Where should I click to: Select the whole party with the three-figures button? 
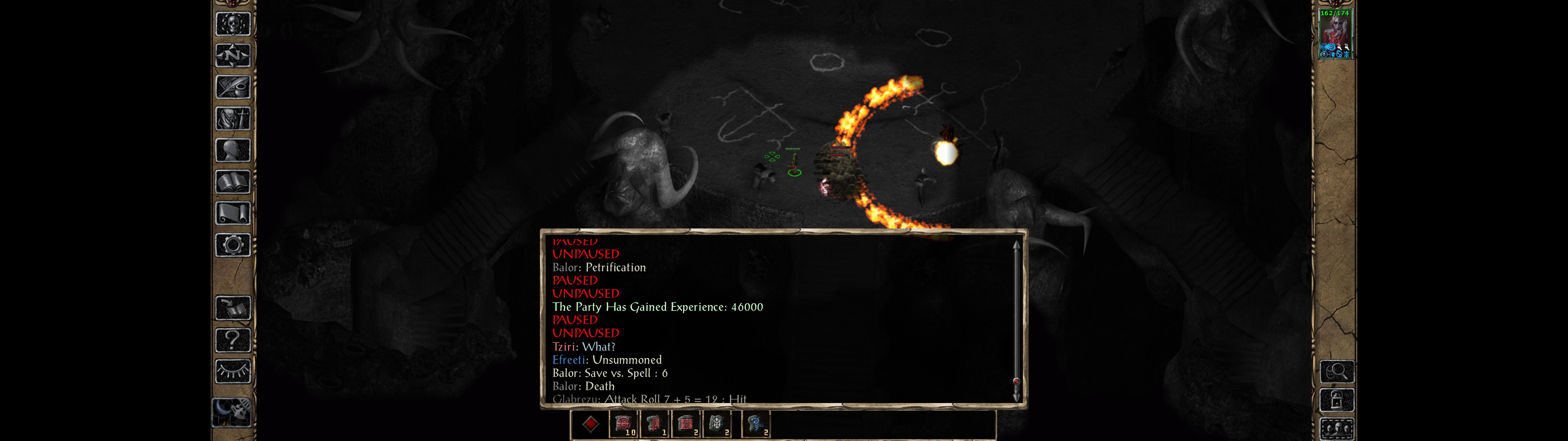pos(1337,429)
